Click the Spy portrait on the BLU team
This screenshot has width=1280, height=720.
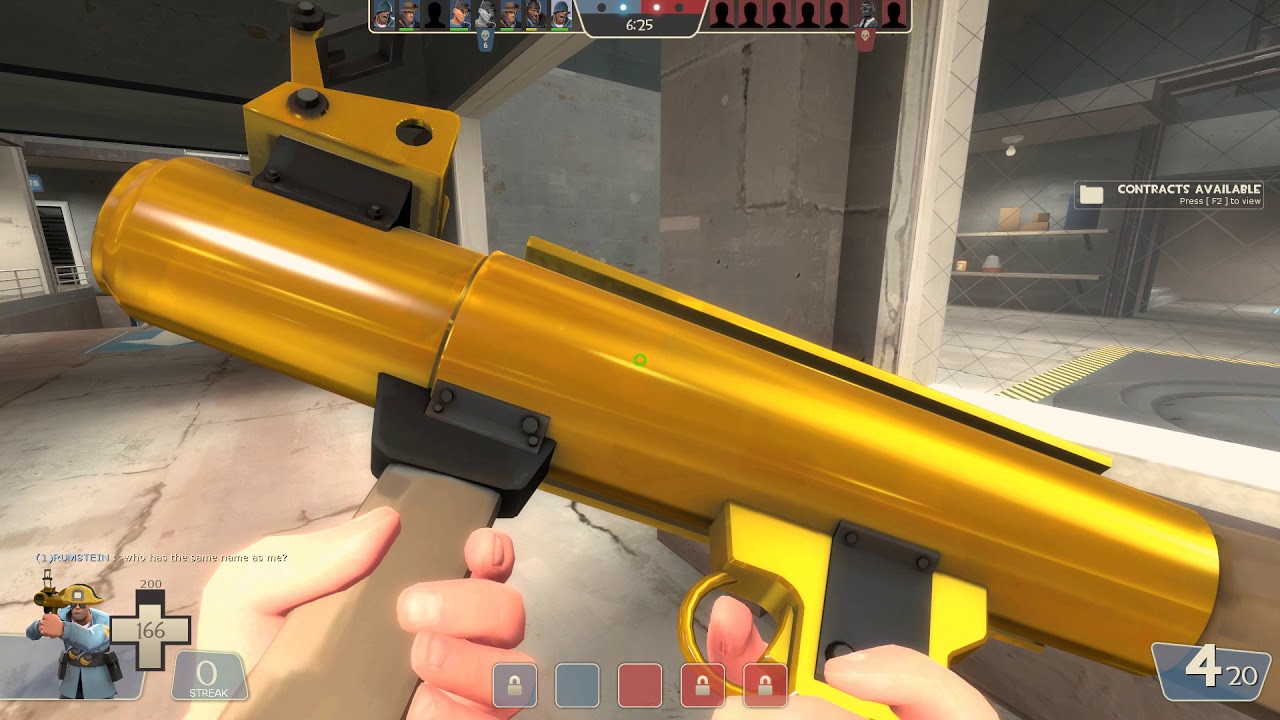[x=485, y=15]
